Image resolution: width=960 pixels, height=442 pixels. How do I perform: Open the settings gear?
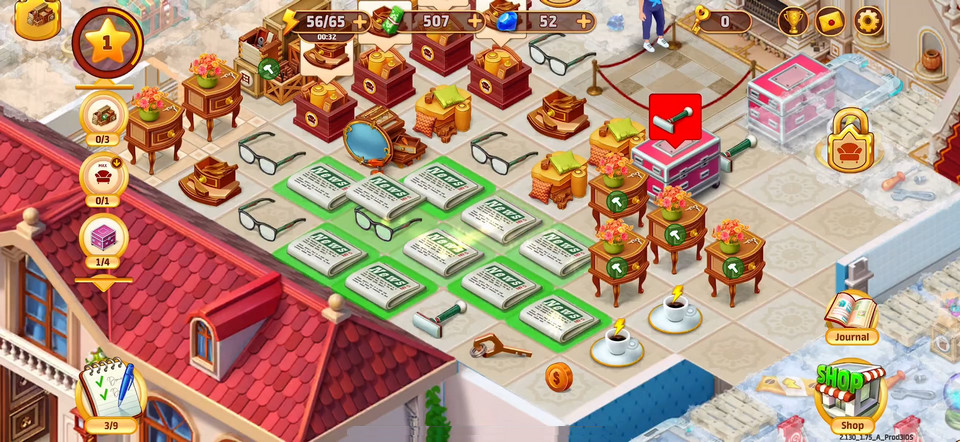tap(868, 21)
